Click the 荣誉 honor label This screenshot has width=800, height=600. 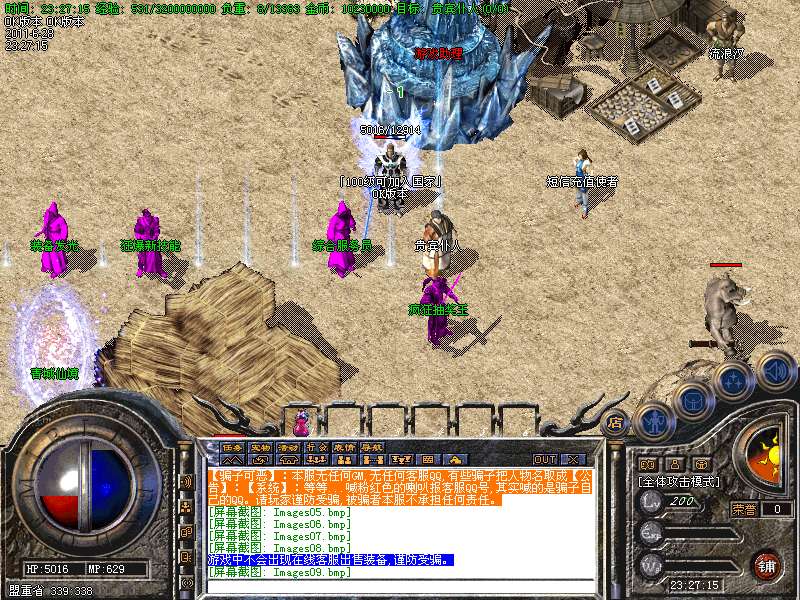click(x=744, y=508)
